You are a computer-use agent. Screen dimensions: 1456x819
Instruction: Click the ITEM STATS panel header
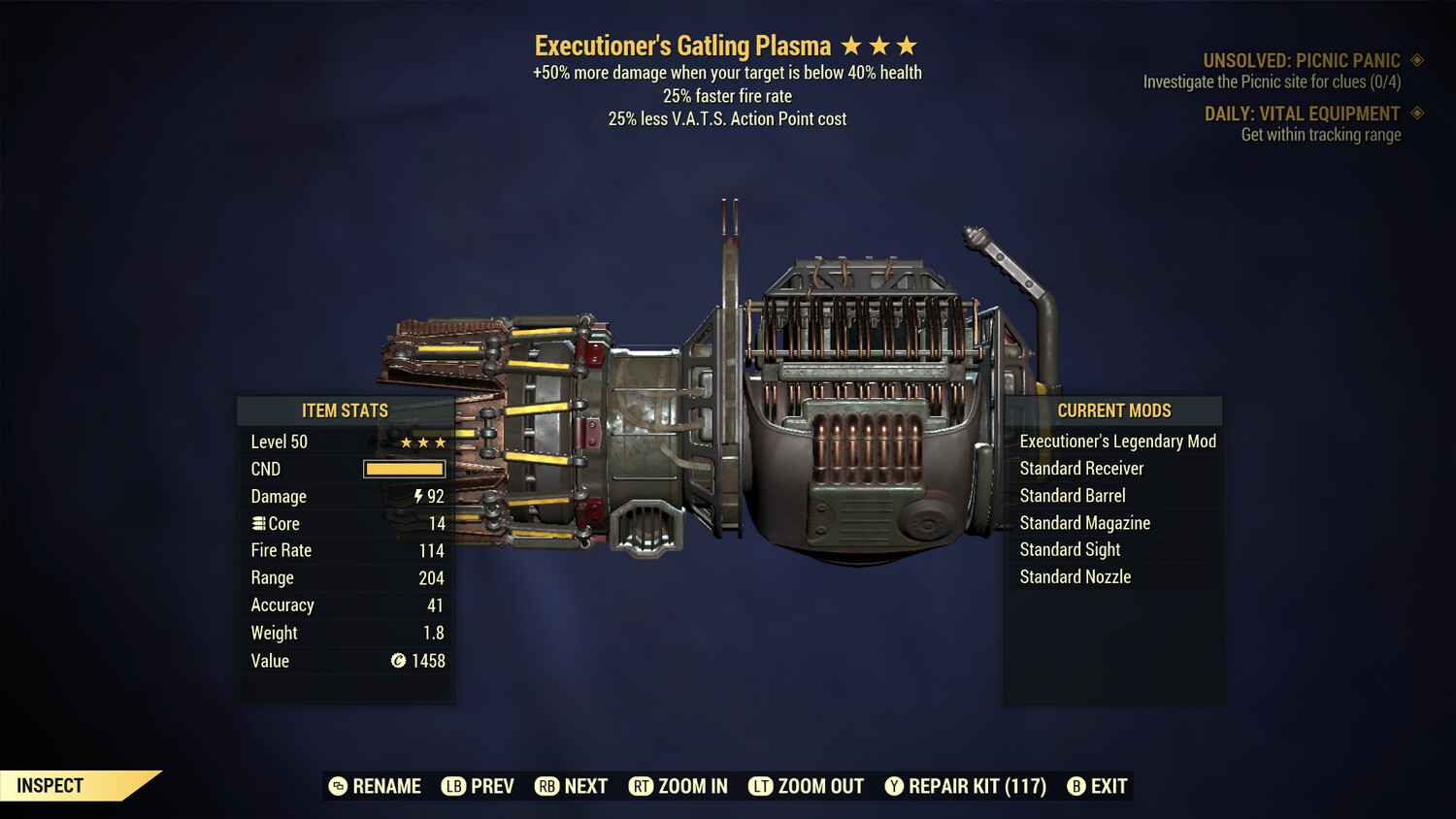point(346,410)
